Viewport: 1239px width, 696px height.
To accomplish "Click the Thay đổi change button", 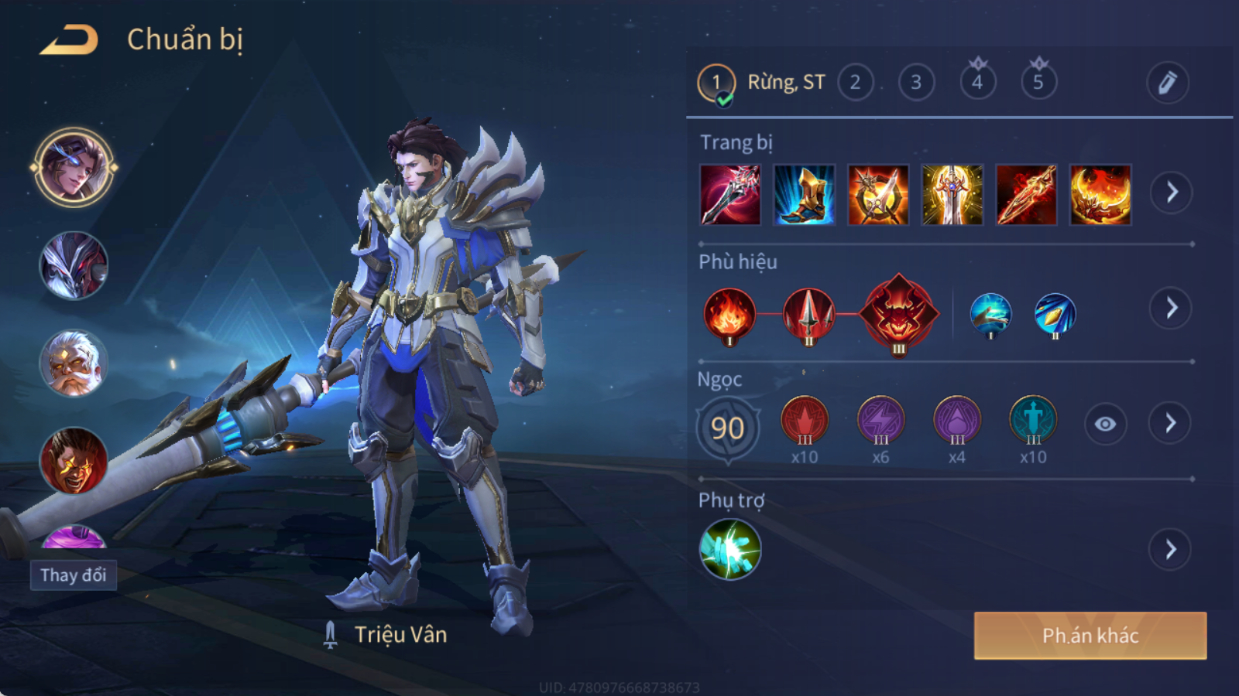I will [73, 575].
